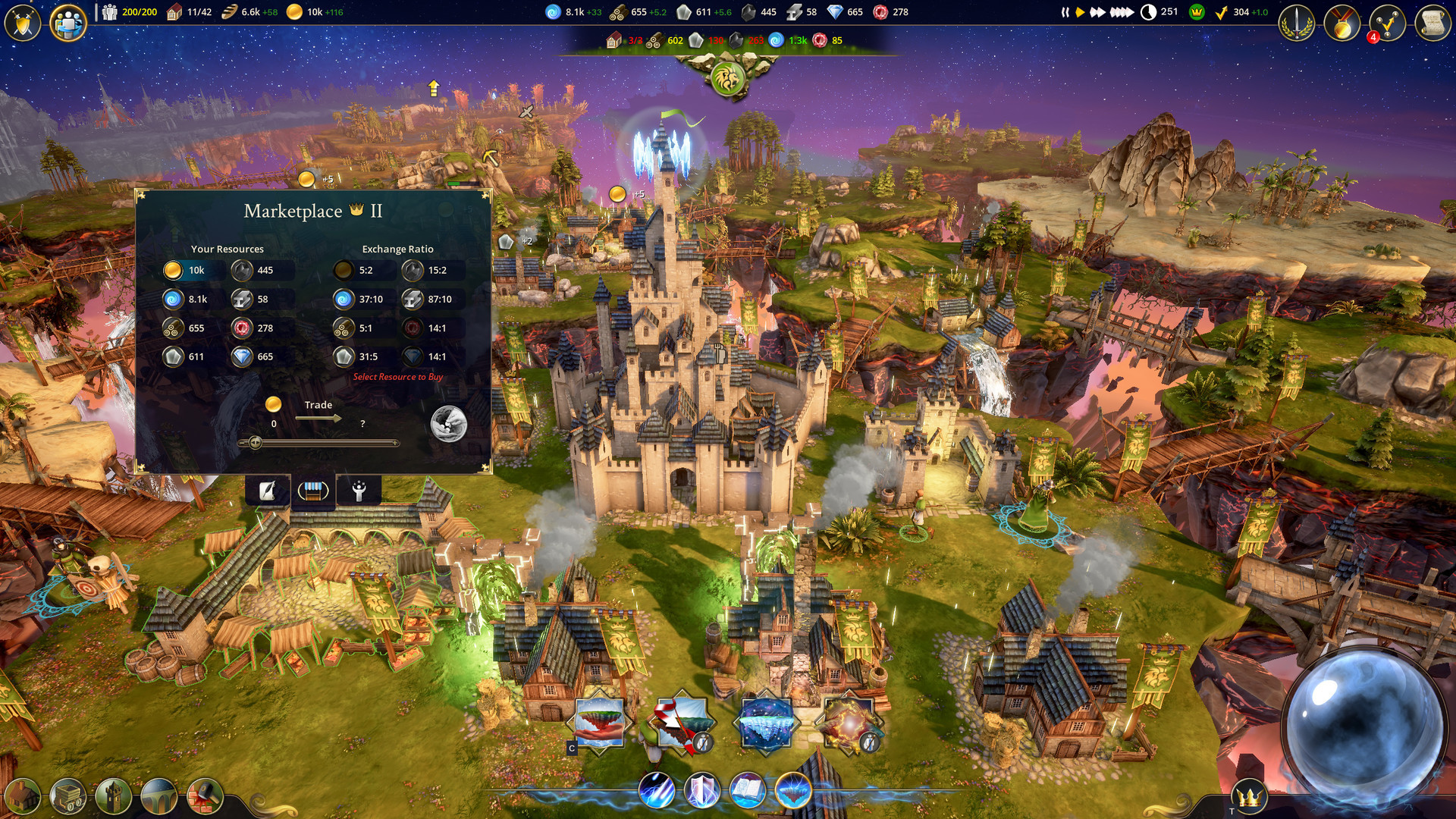Open the house building category
This screenshot has width=1456, height=819.
click(23, 796)
